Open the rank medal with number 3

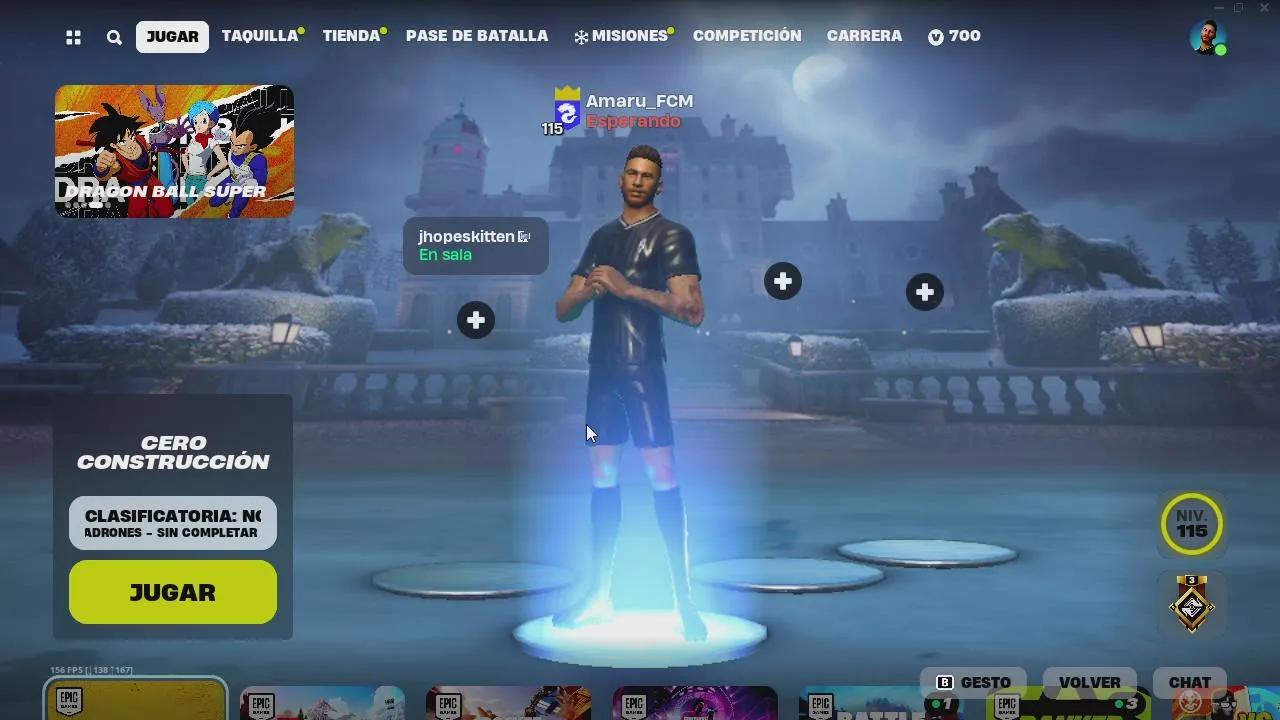click(x=1191, y=605)
